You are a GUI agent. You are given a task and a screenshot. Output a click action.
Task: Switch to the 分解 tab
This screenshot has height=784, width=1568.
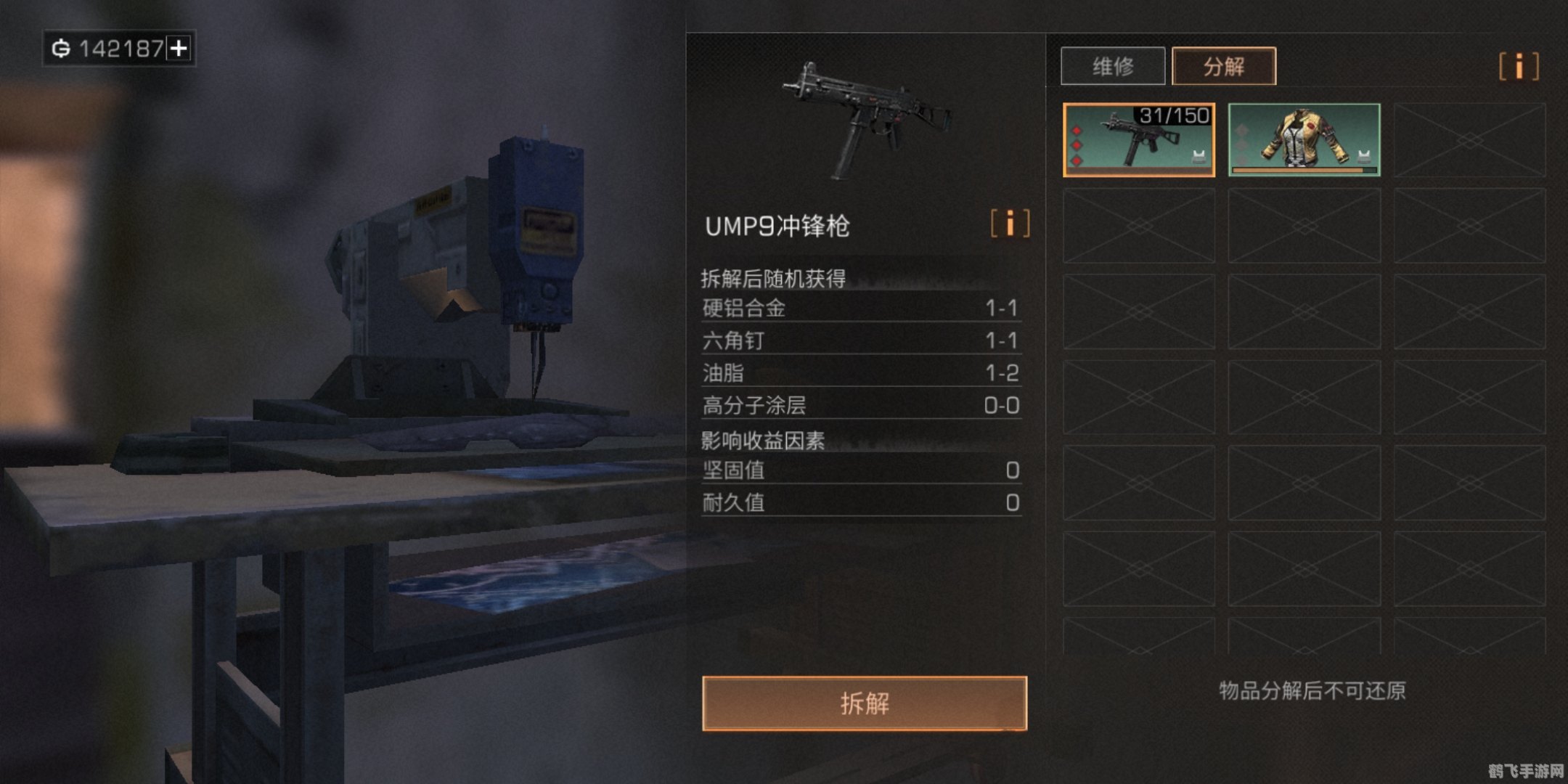(x=1223, y=66)
